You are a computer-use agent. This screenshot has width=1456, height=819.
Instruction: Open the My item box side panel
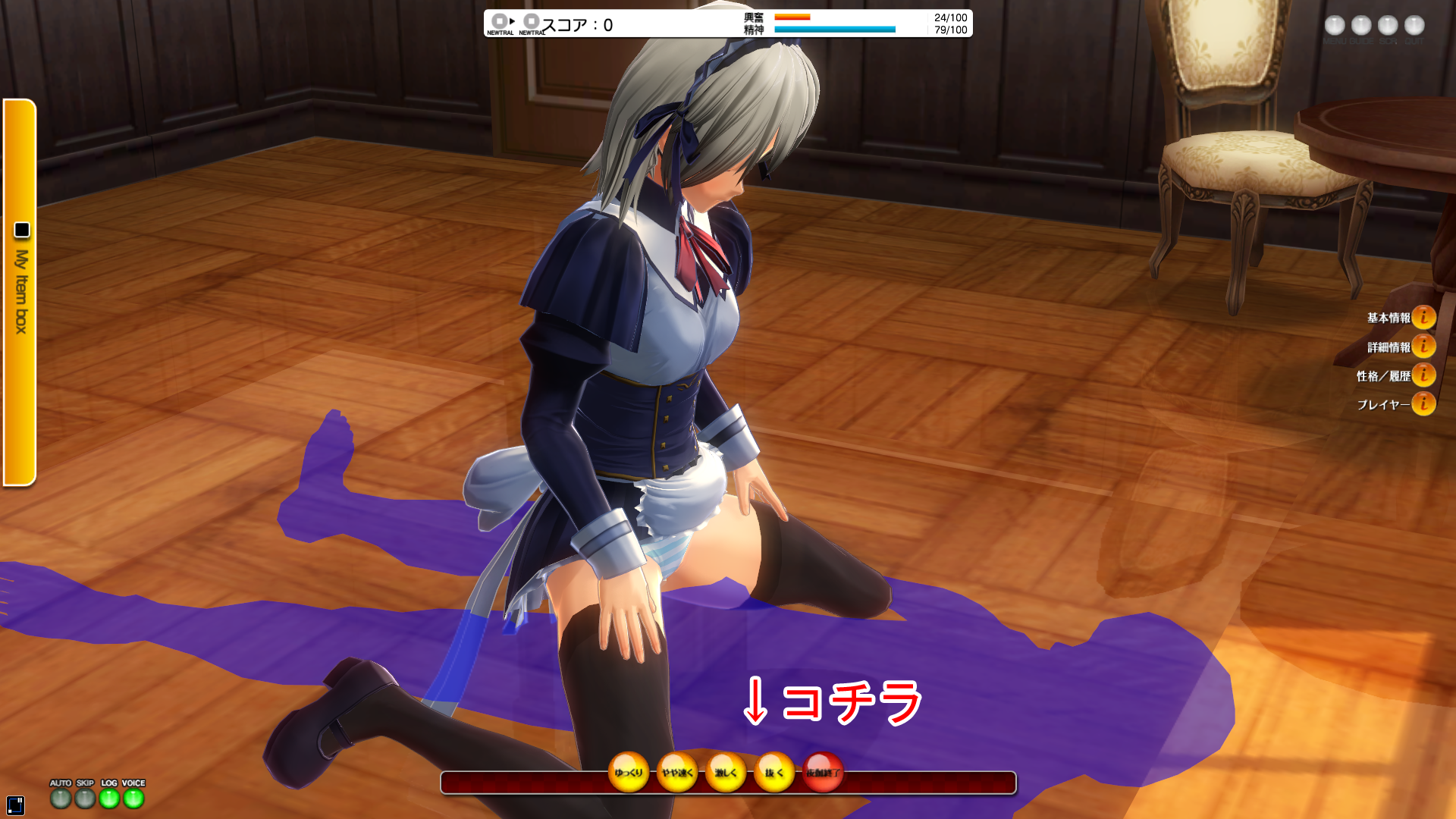coord(20,292)
